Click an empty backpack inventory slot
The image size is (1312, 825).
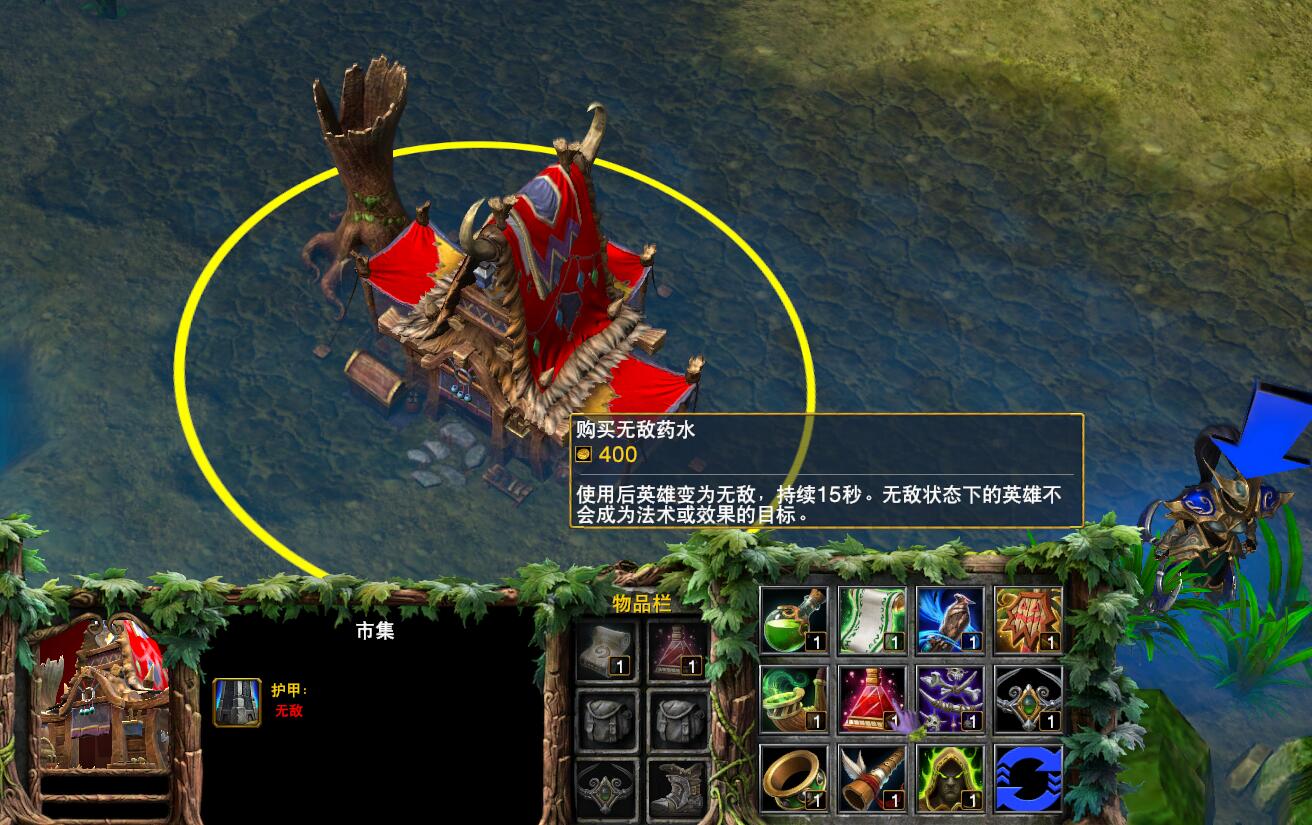click(605, 720)
